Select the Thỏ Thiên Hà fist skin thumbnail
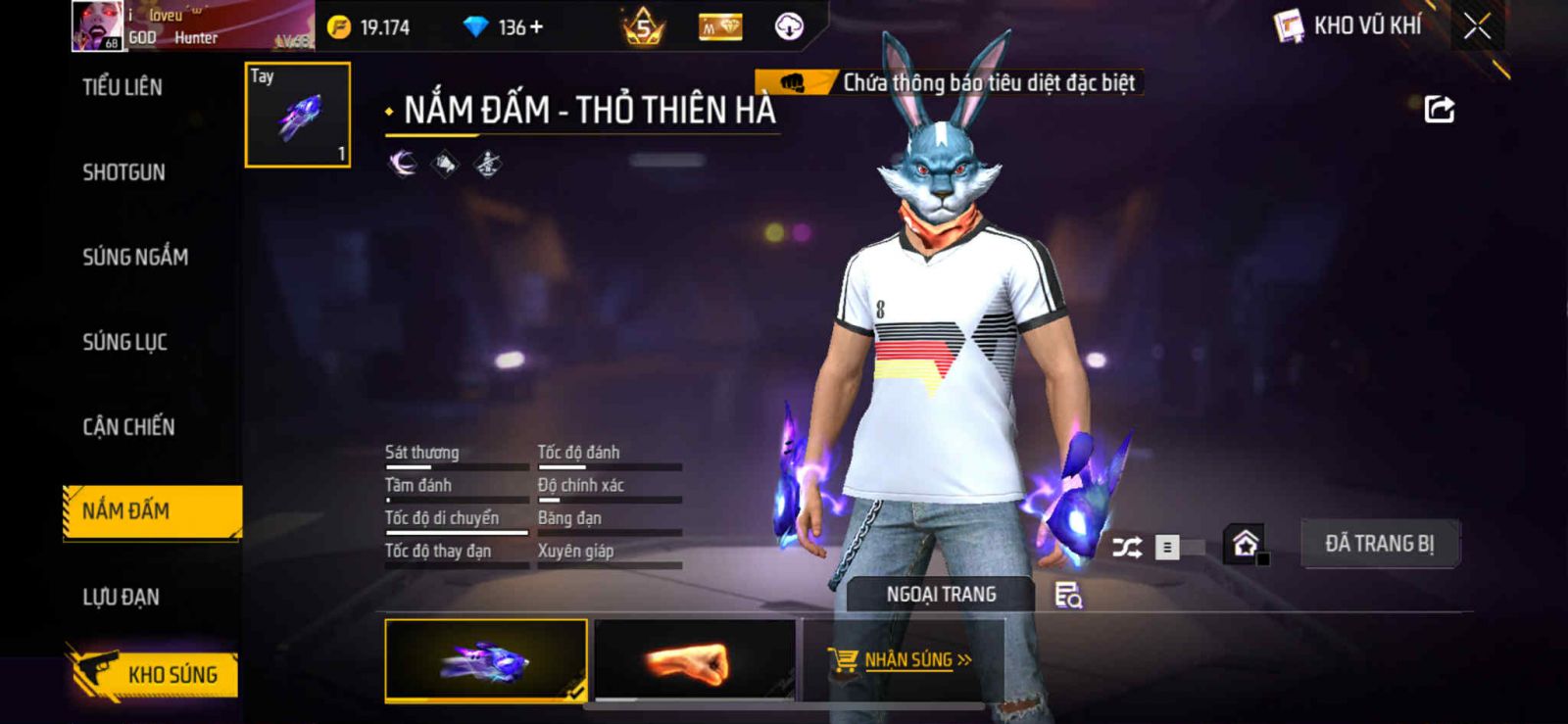This screenshot has height=724, width=1568. point(486,661)
